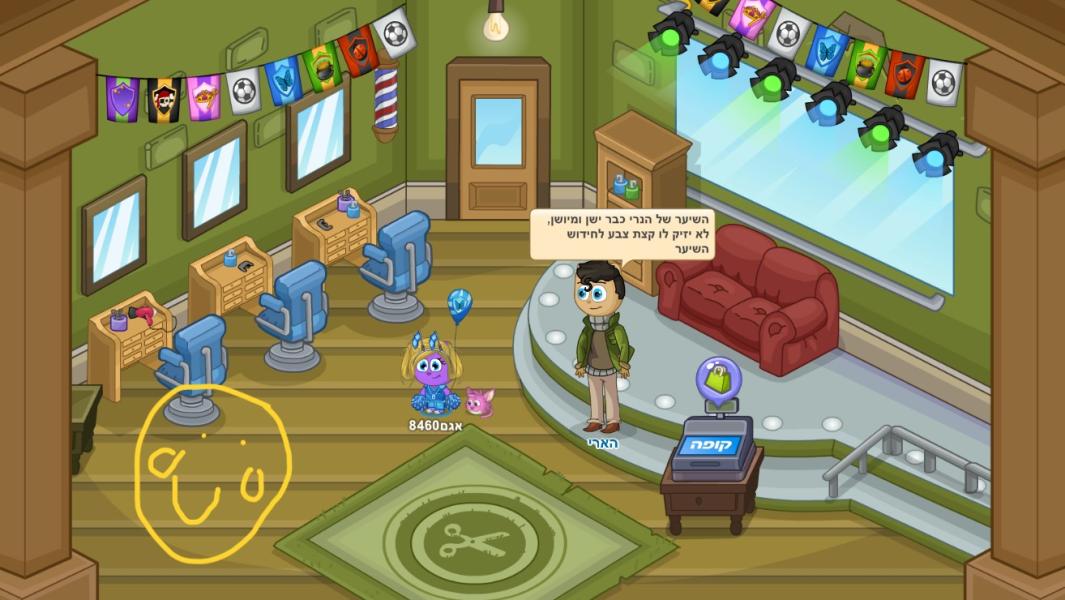
Task: Open the shop via the shopping bag bubble
Action: click(718, 379)
